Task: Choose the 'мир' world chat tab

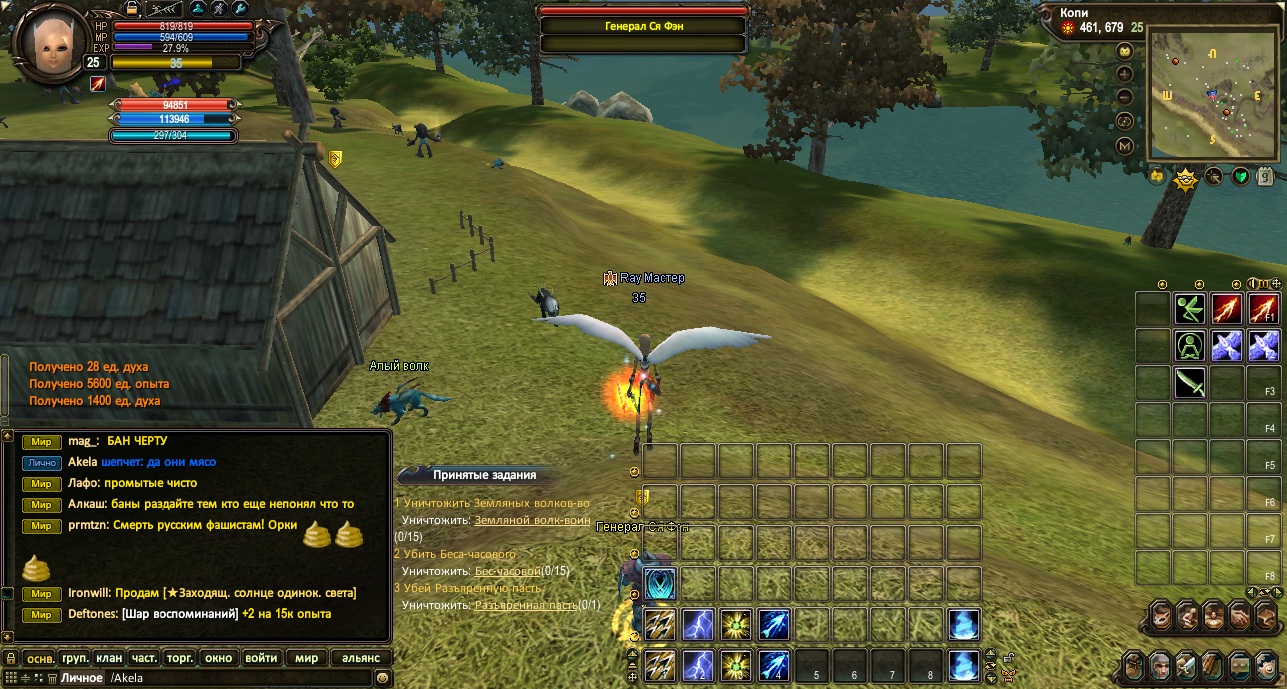Action: (306, 658)
